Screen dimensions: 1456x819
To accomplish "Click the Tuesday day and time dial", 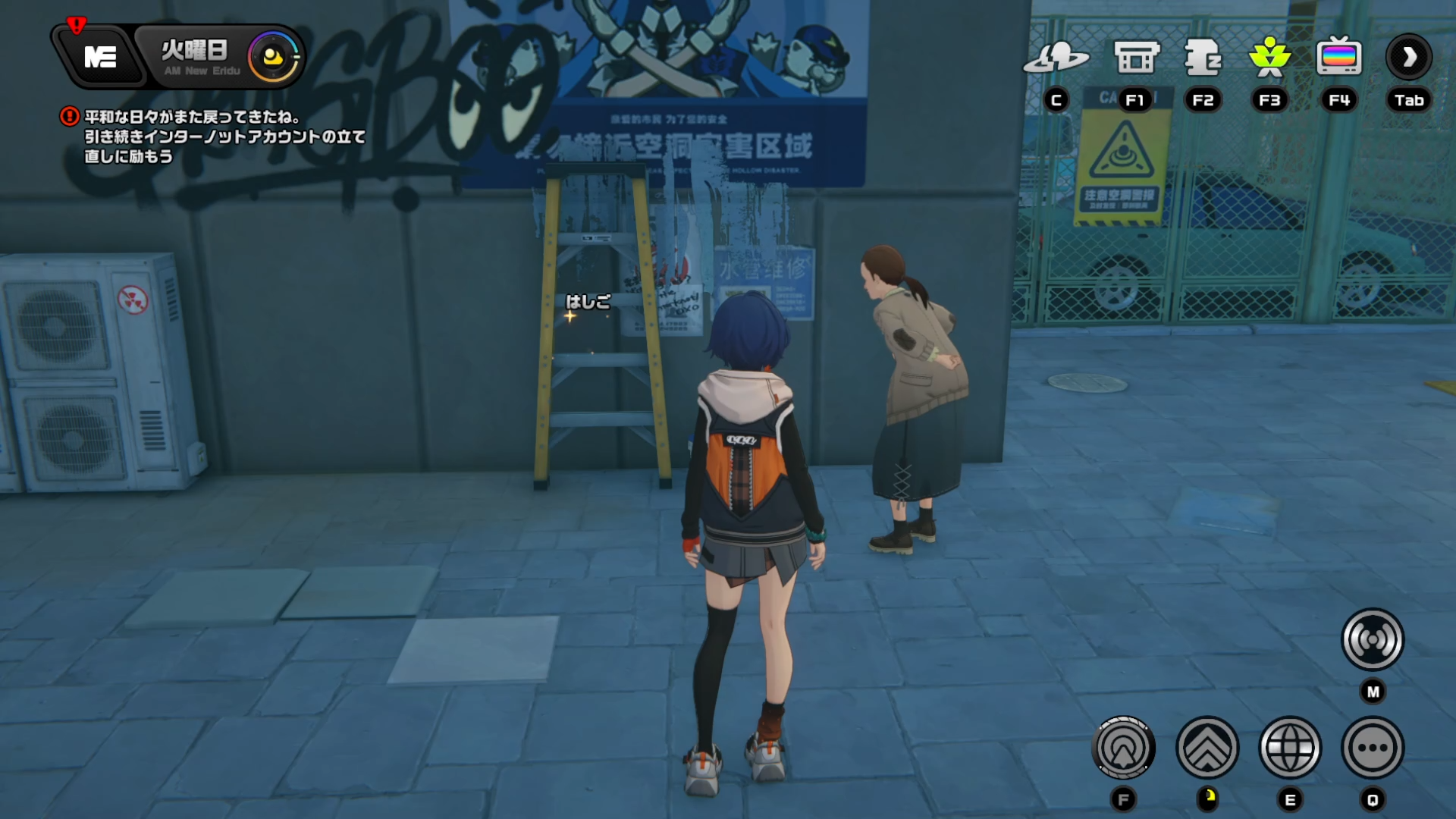I will coord(273,57).
